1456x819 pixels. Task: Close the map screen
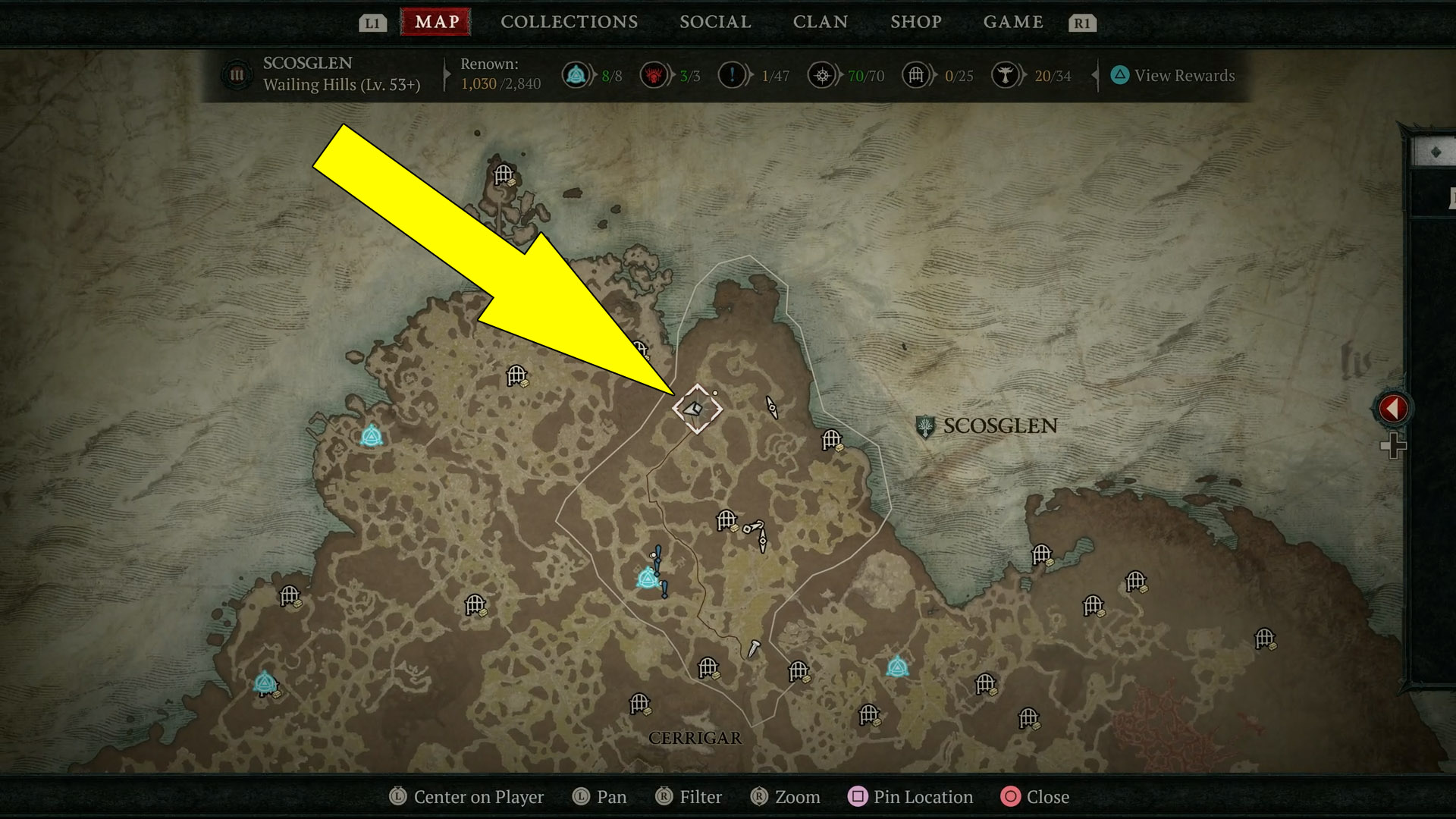tap(1035, 797)
